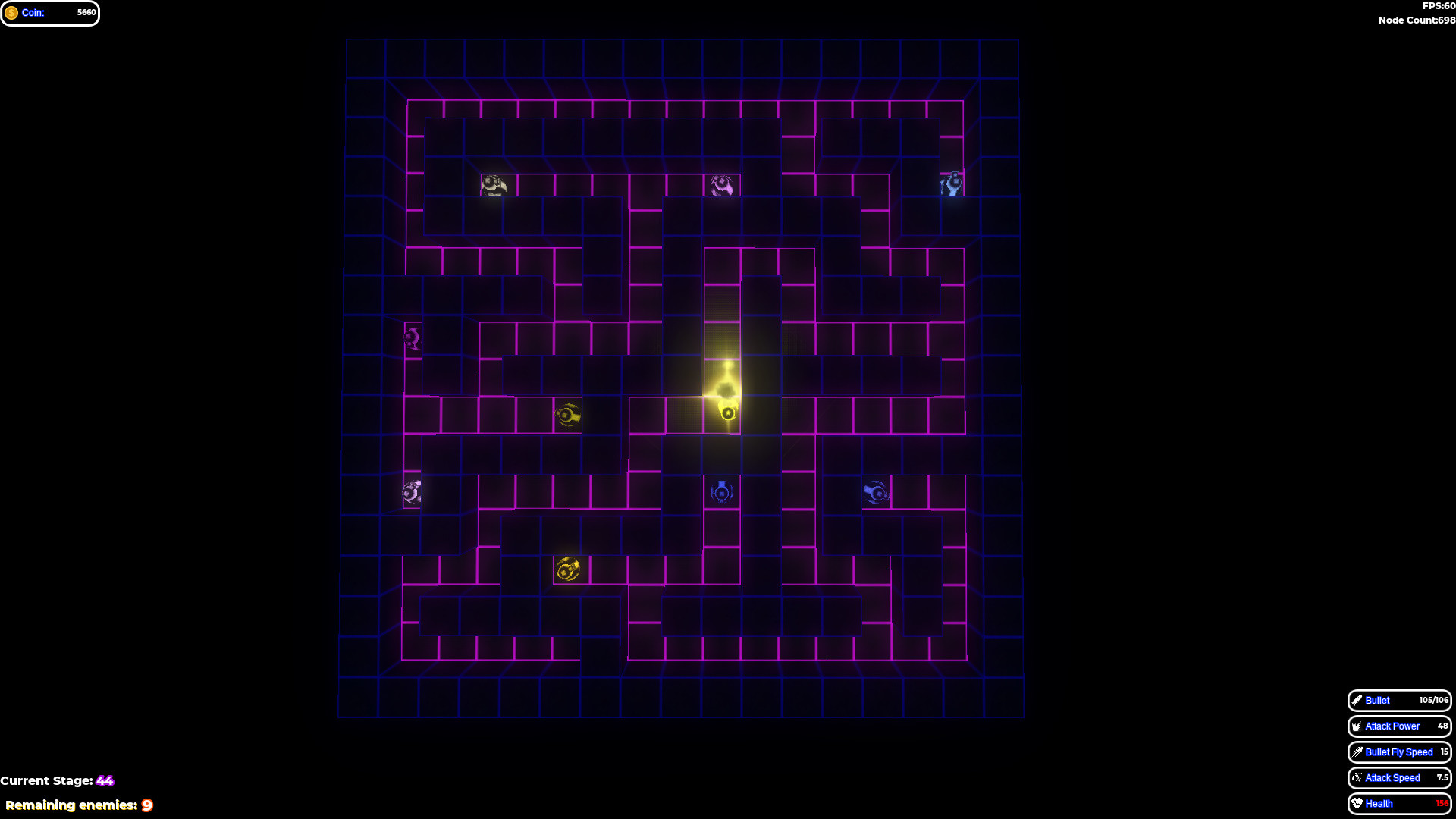
Task: Click the Health upgrade panel
Action: click(1399, 803)
